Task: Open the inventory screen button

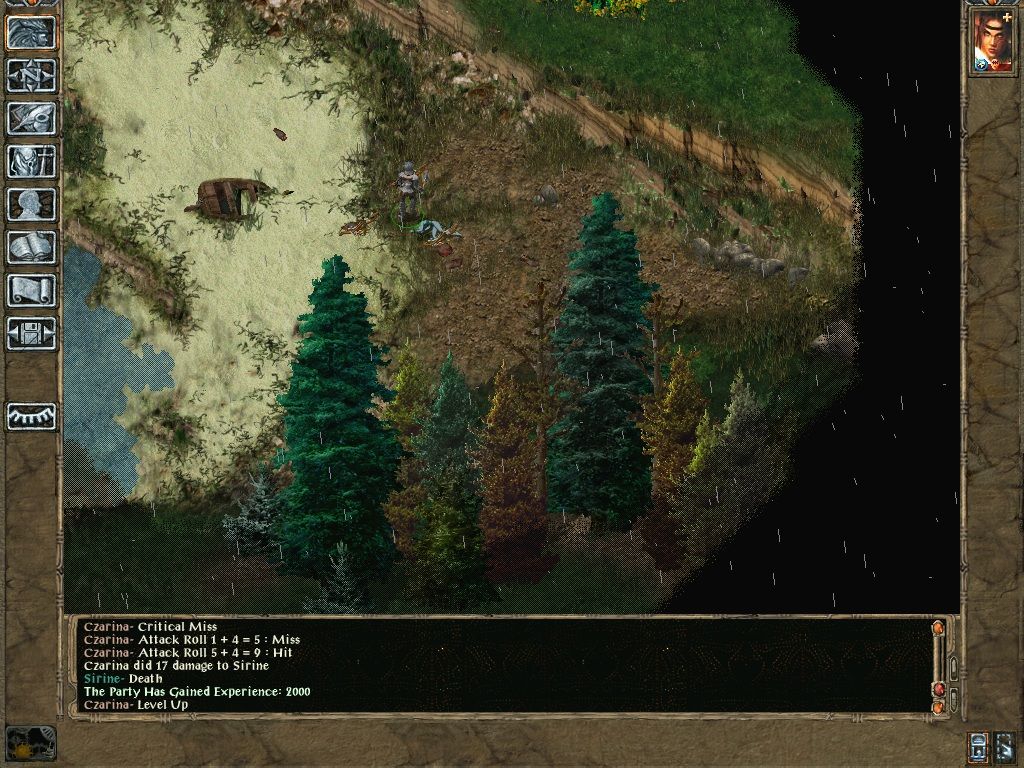Action: (x=31, y=161)
